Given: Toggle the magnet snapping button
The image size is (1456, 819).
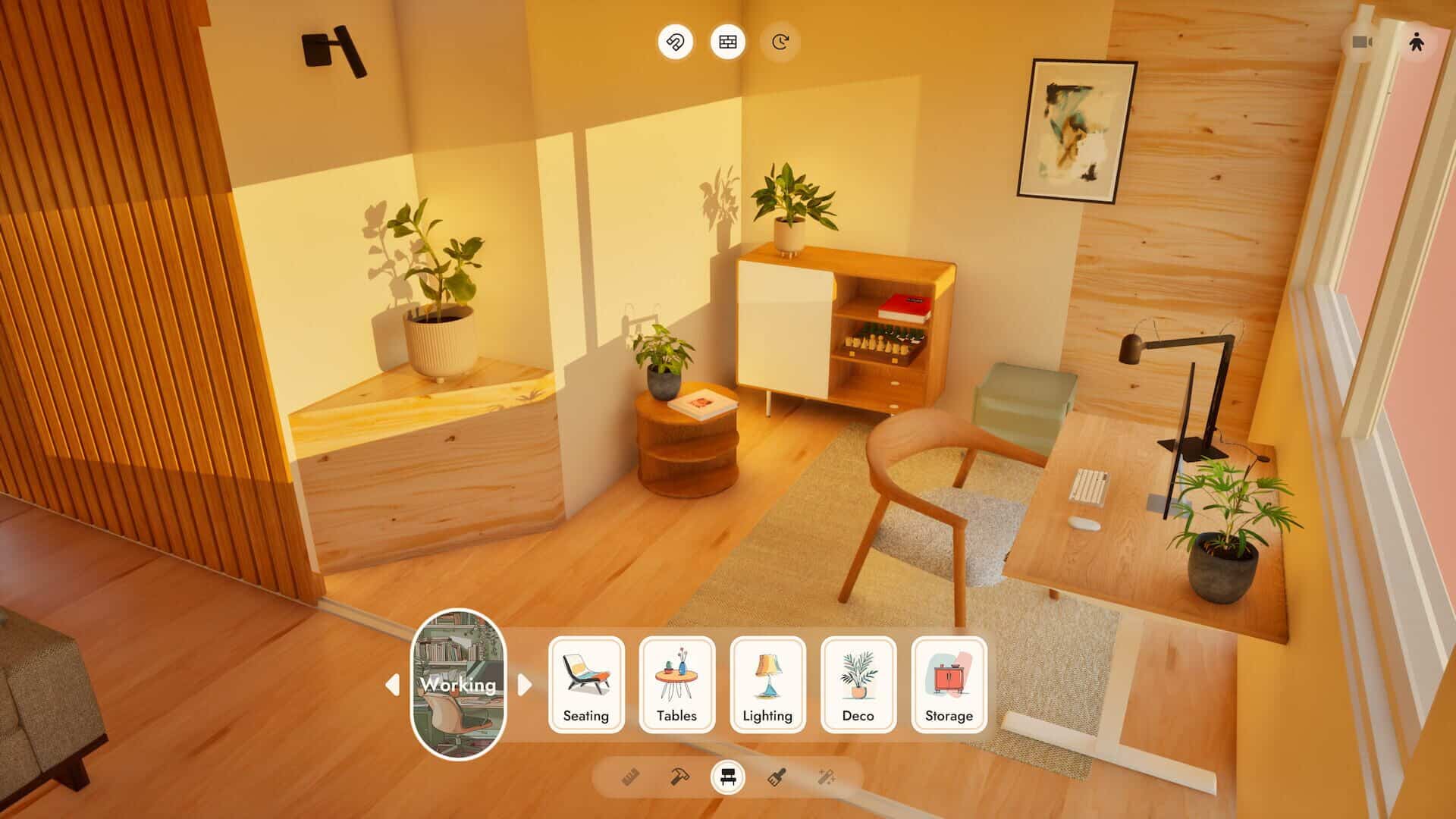Looking at the screenshot, I should coord(675,42).
